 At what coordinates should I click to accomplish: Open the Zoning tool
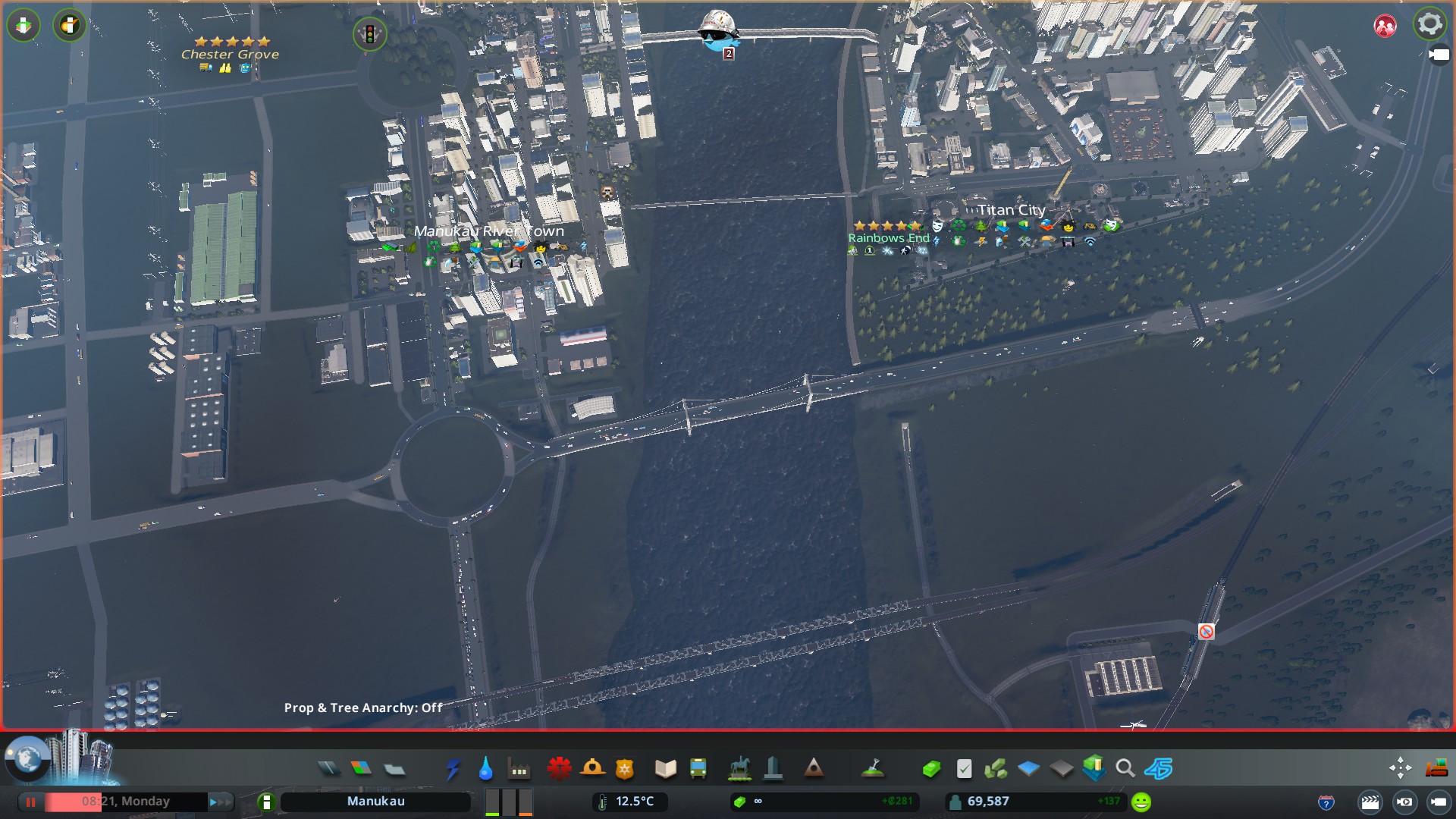[362, 769]
